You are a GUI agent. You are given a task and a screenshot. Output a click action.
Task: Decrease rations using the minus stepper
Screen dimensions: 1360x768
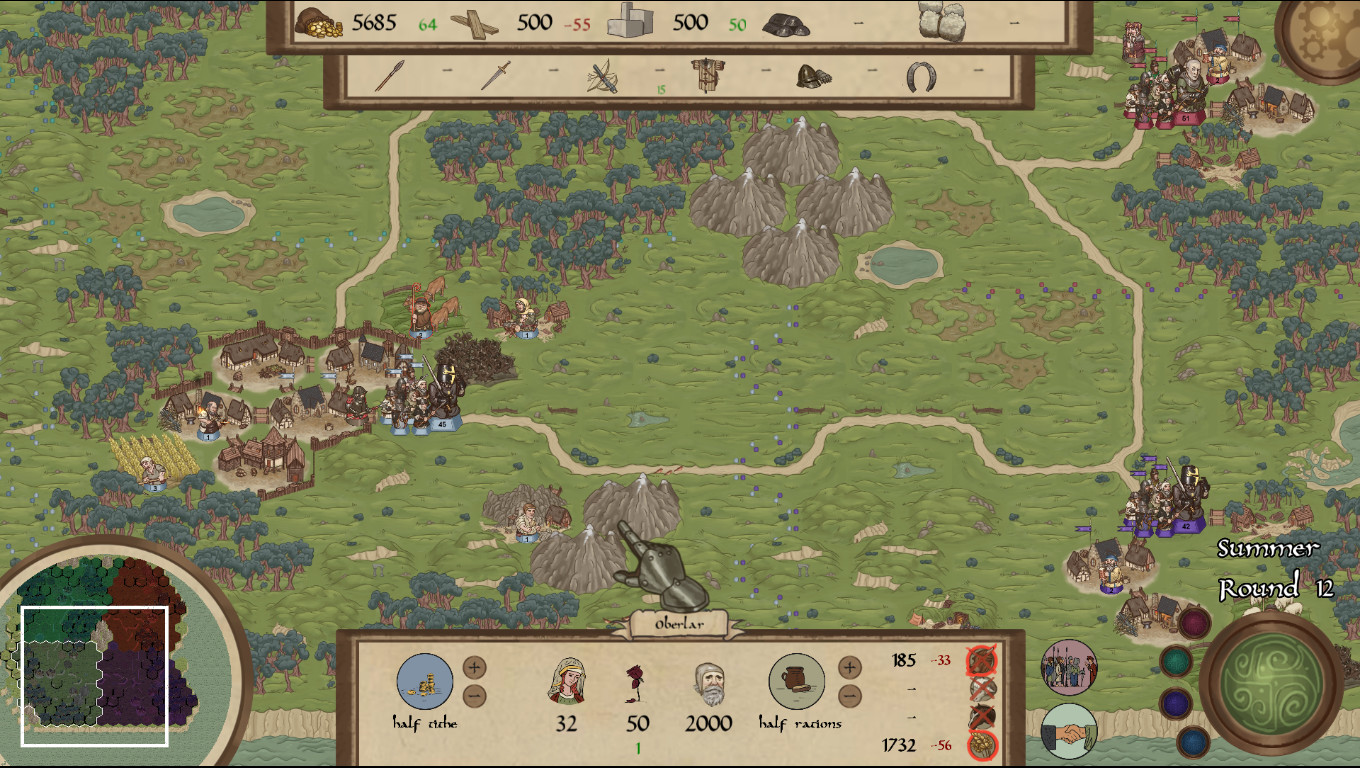(848, 694)
